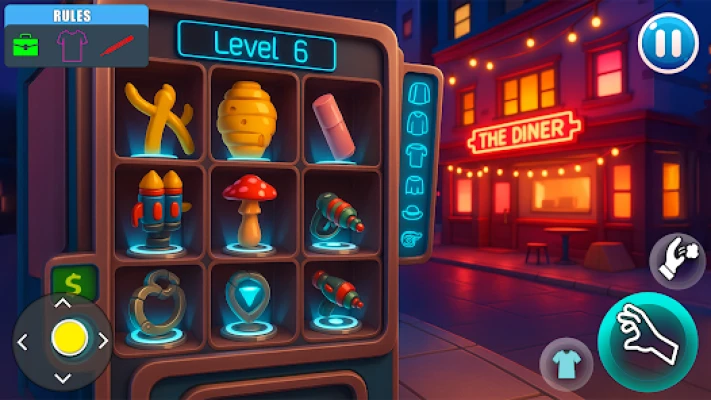
Task: Choose the red mushroom item
Action: (x=247, y=207)
